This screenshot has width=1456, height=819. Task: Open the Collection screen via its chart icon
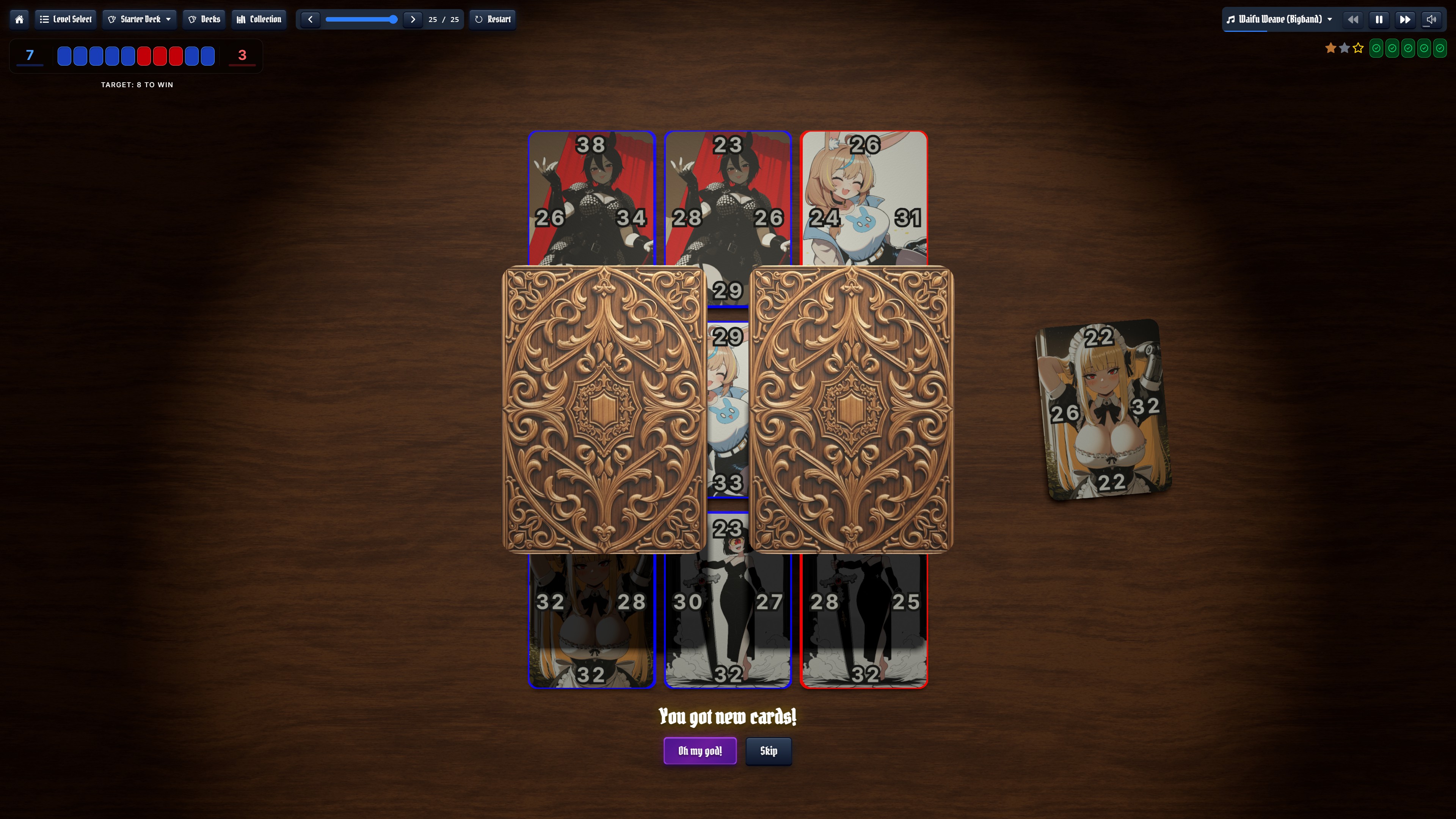pyautogui.click(x=242, y=19)
